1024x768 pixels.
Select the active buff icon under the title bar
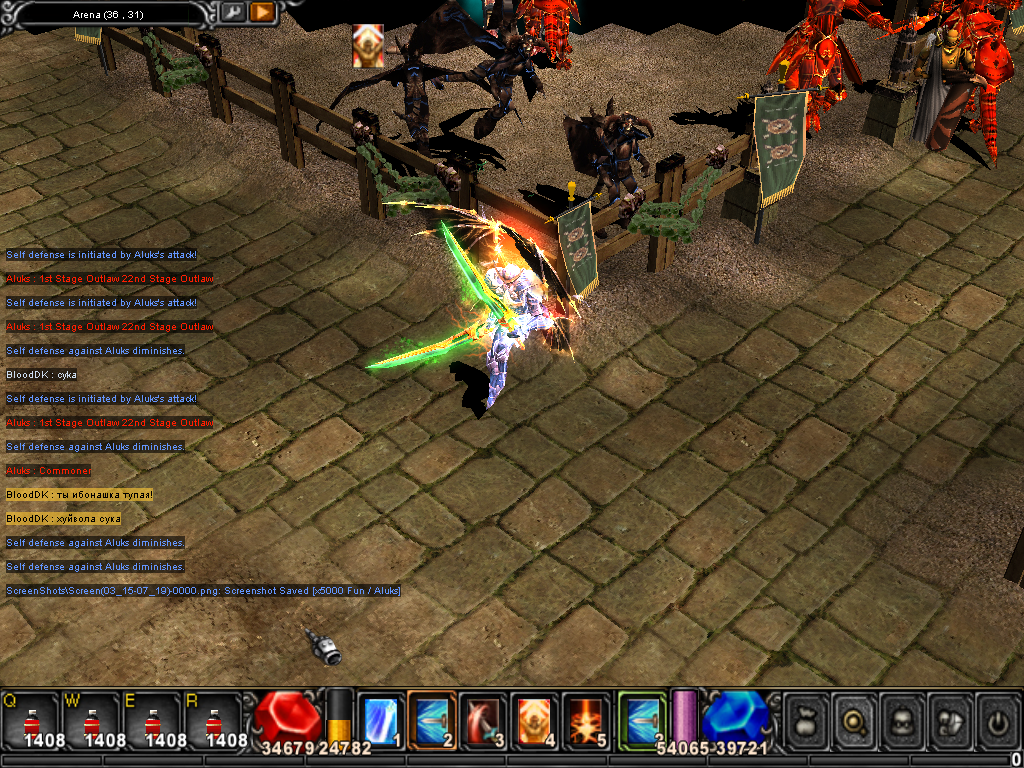coord(367,46)
